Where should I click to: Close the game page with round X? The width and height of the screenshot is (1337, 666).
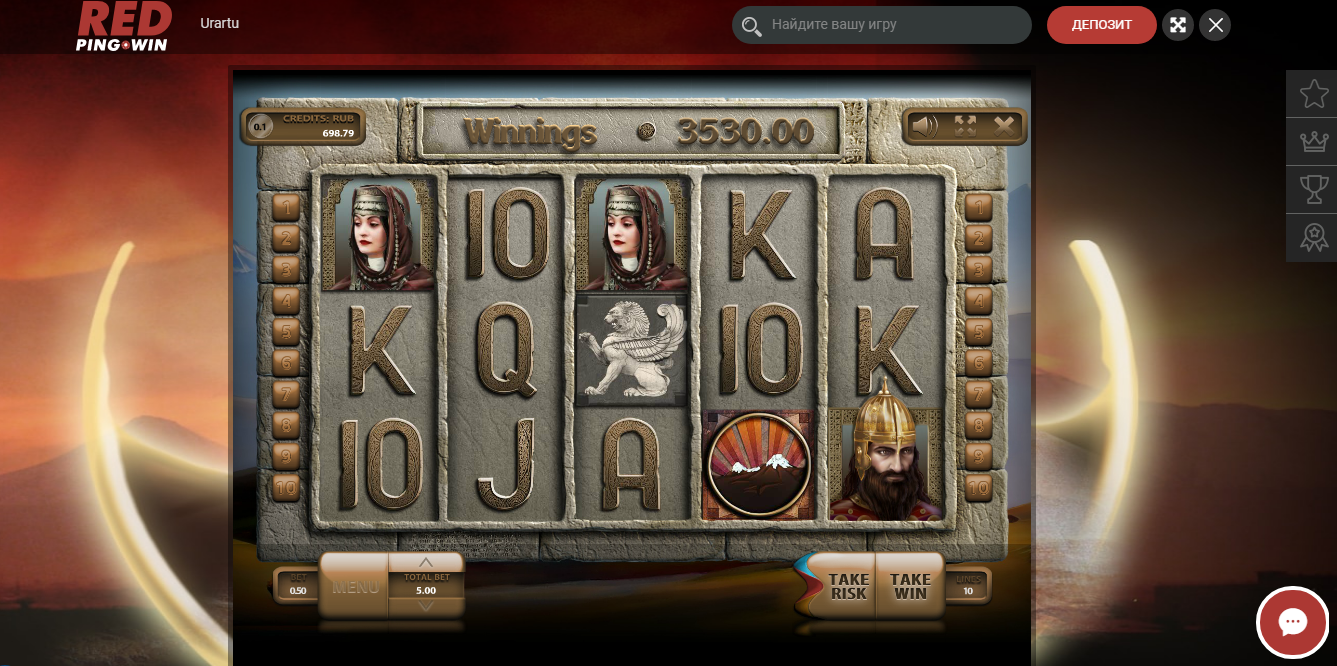[1215, 25]
